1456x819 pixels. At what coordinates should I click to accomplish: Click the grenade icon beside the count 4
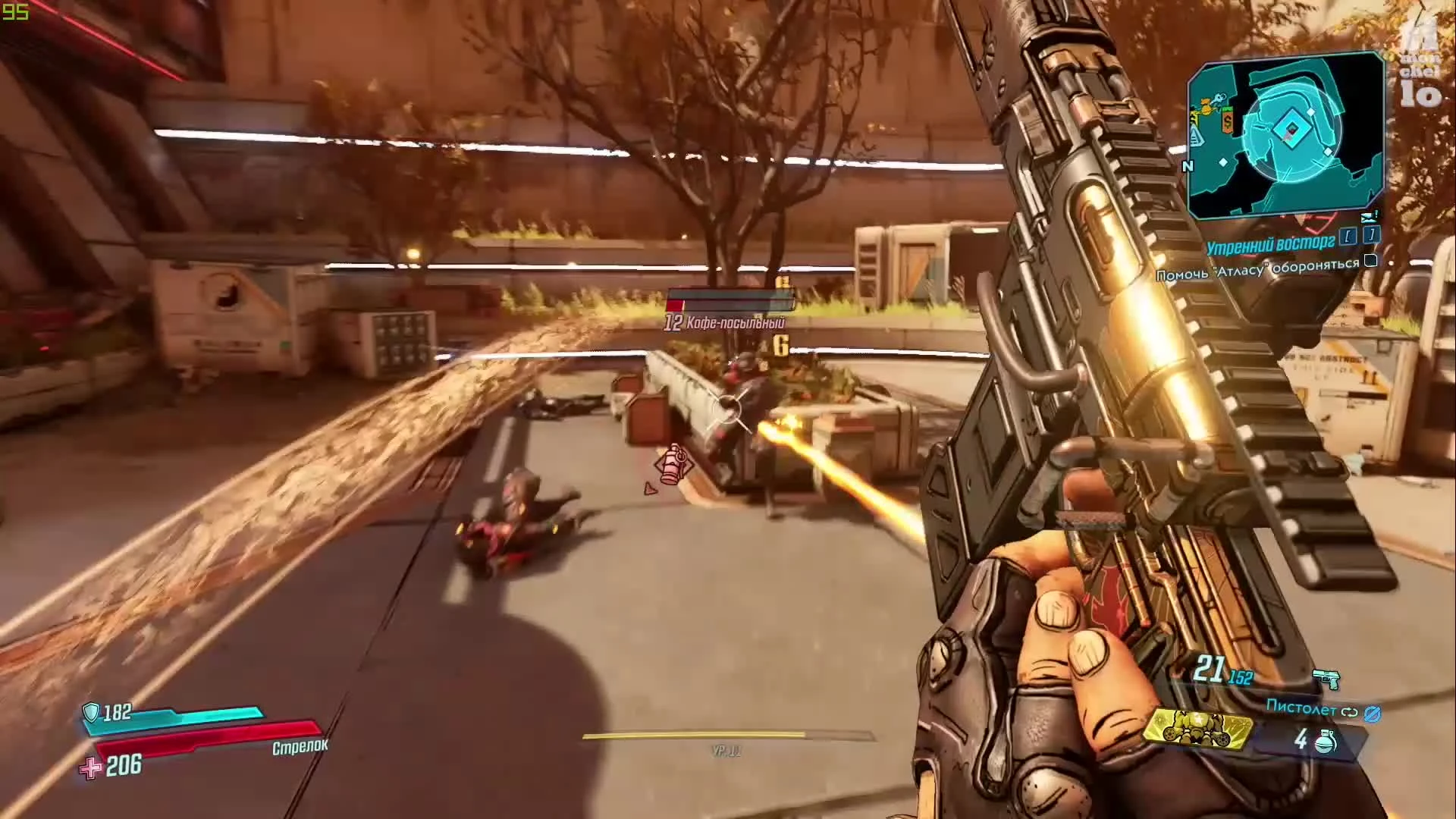[1326, 741]
